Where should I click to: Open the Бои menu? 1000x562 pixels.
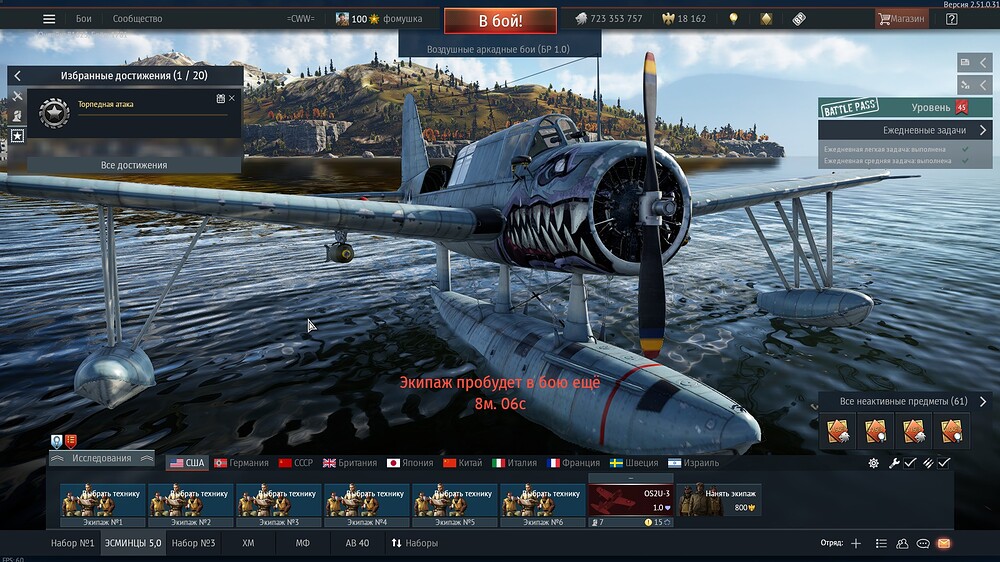click(x=84, y=19)
